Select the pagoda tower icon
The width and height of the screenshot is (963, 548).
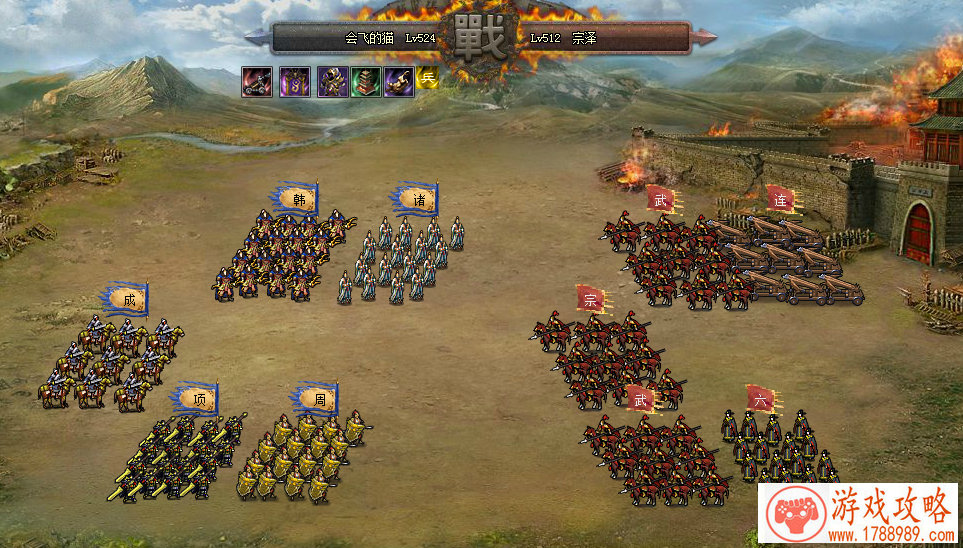coord(366,82)
